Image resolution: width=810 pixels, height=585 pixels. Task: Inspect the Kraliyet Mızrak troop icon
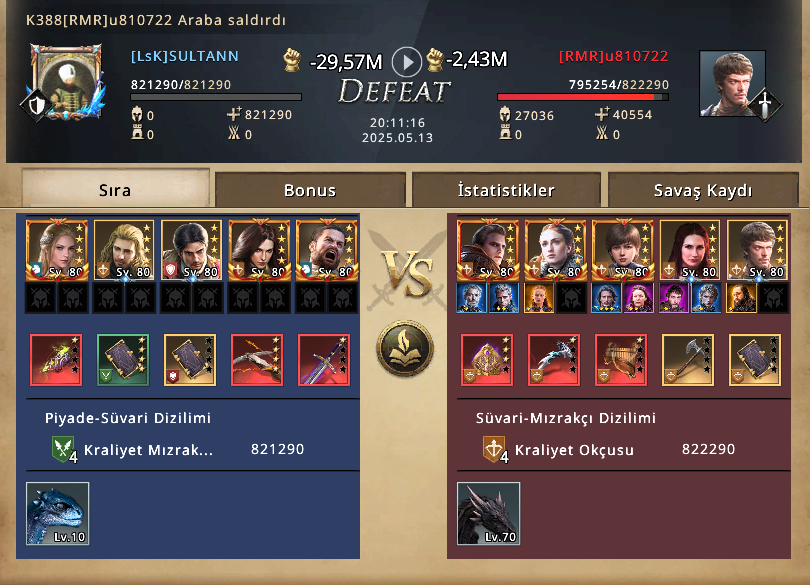point(65,450)
